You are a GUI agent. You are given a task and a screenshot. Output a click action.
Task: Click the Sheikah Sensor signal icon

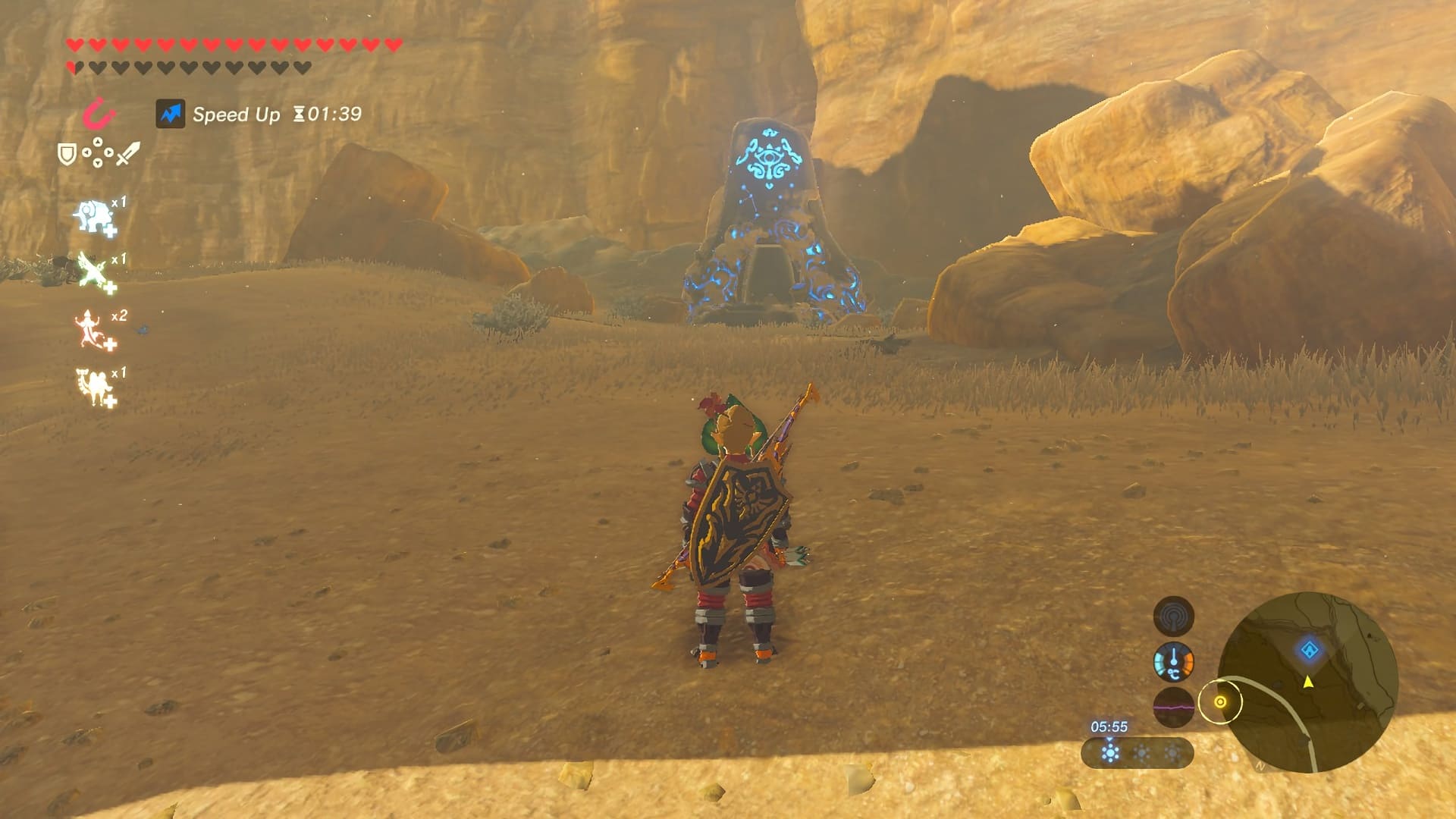(1174, 615)
